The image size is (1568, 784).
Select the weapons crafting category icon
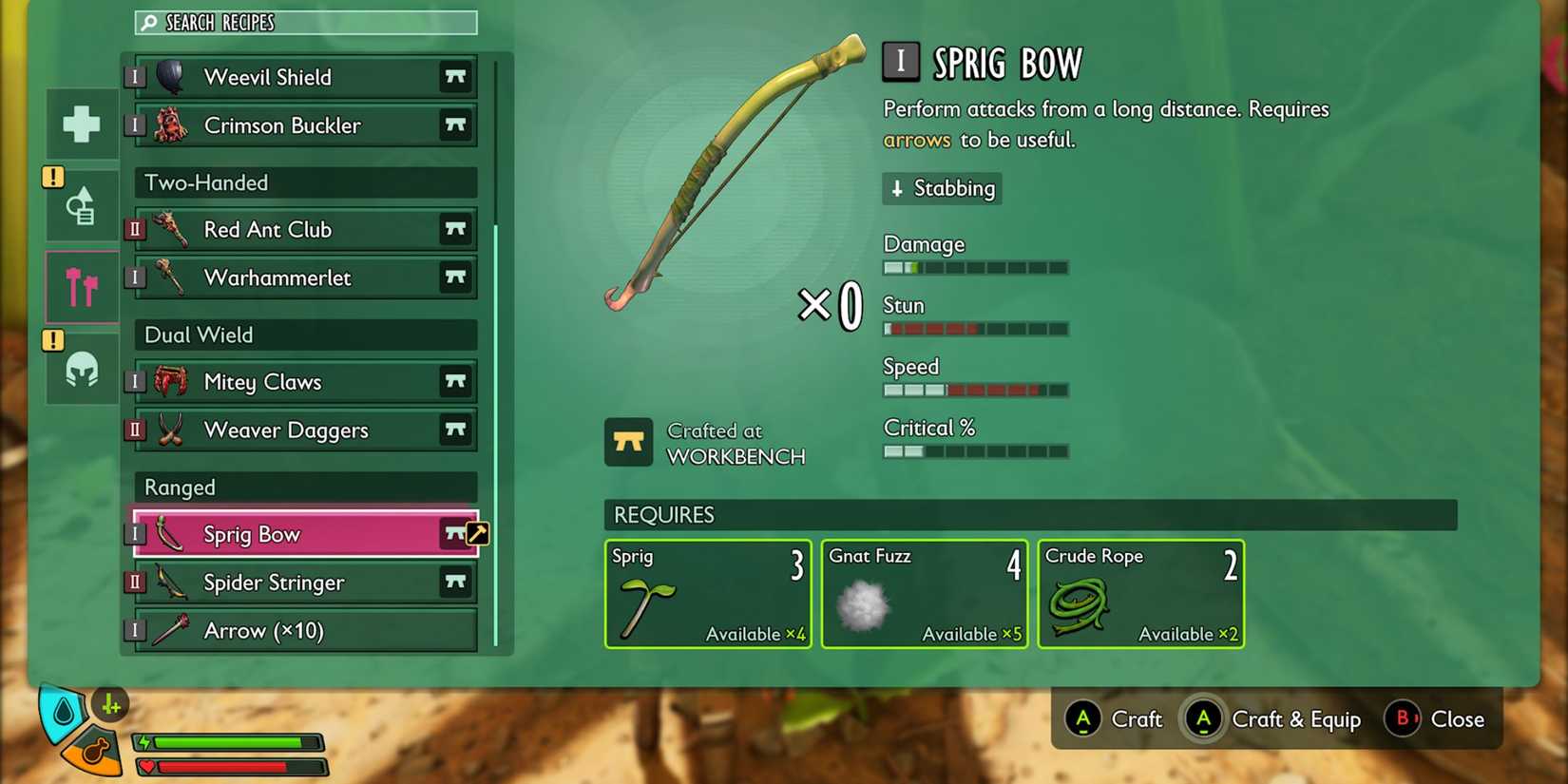tap(81, 286)
